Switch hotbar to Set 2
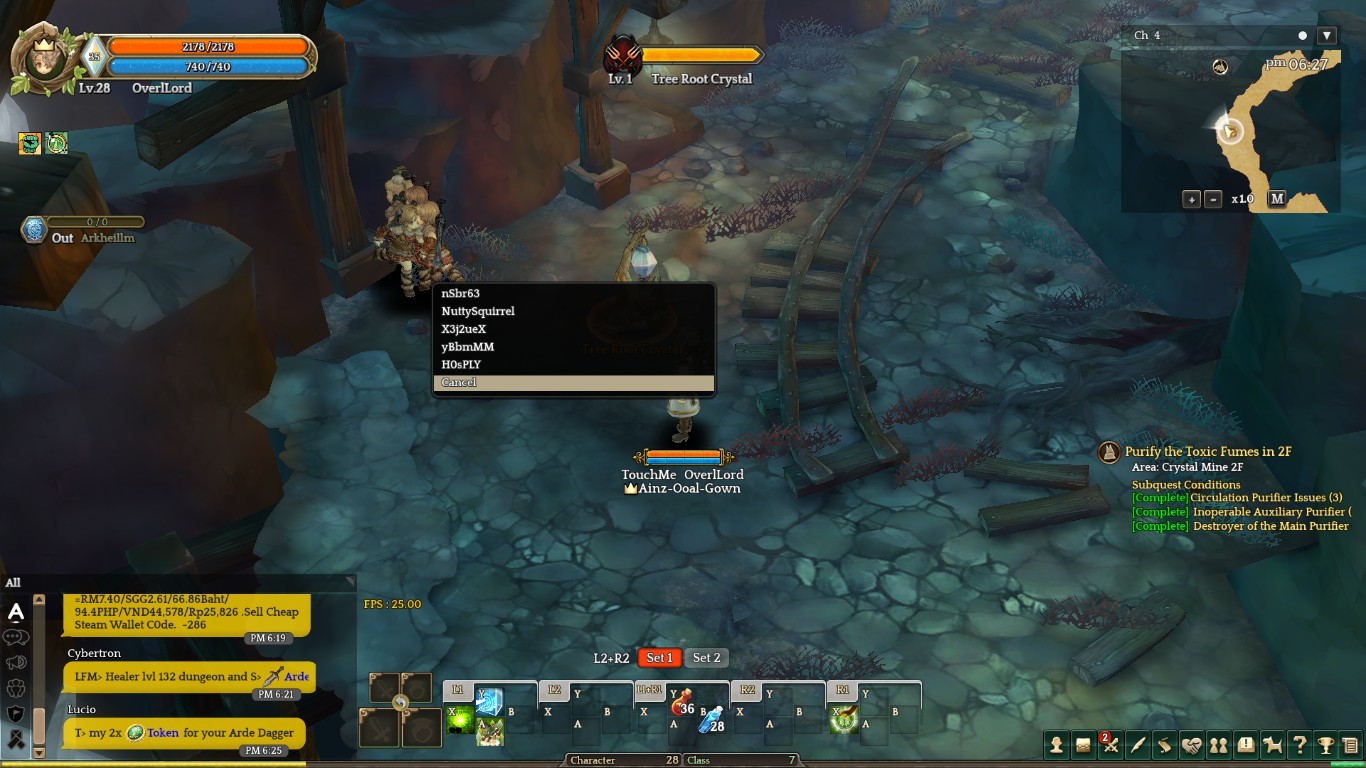Screen dimensions: 1366x768 [707, 658]
